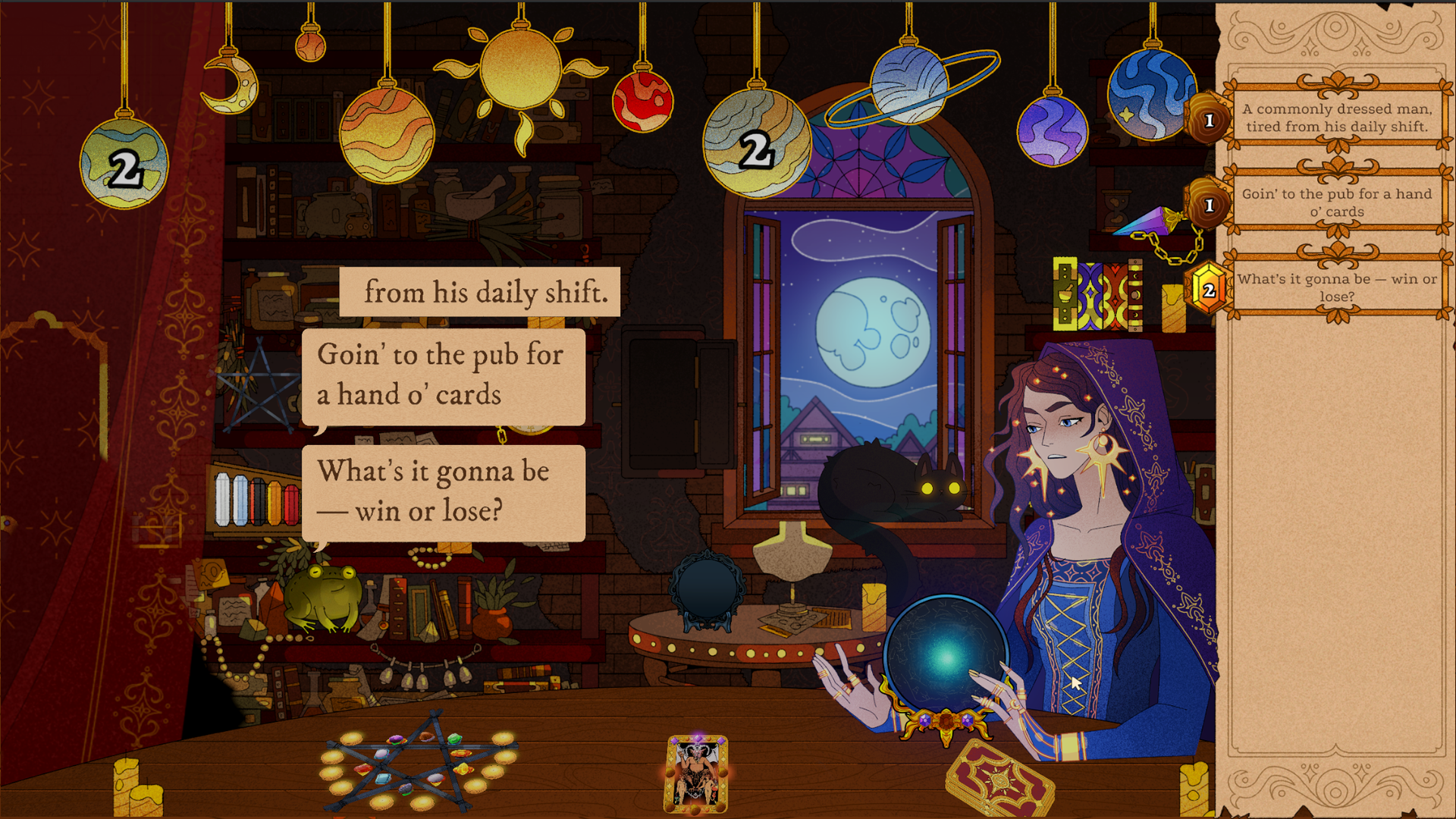Draw from the red tarot deck
Screen dimensions: 1456x819
click(999, 779)
